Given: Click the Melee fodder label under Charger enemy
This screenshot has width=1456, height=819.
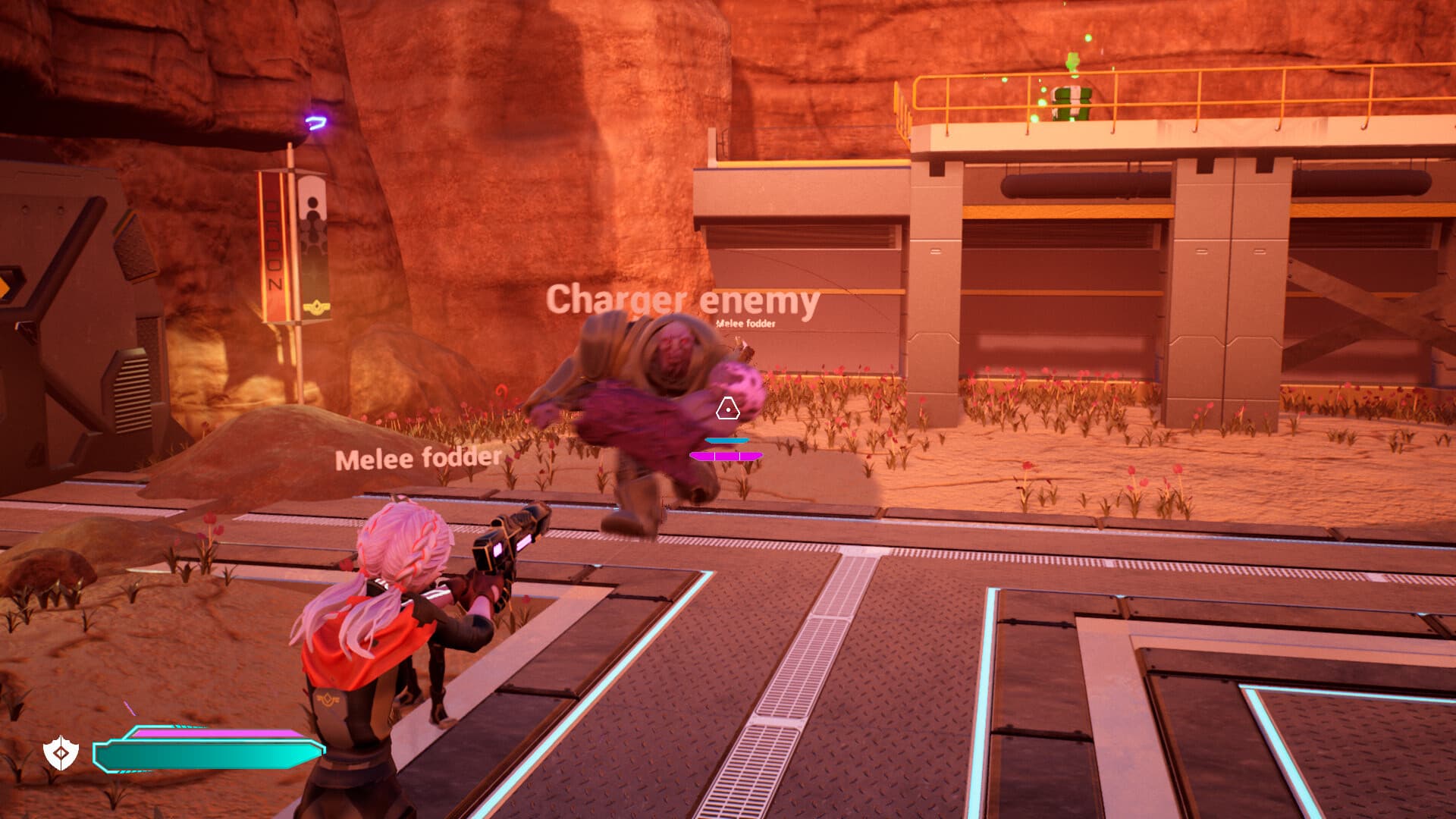Looking at the screenshot, I should 745,325.
